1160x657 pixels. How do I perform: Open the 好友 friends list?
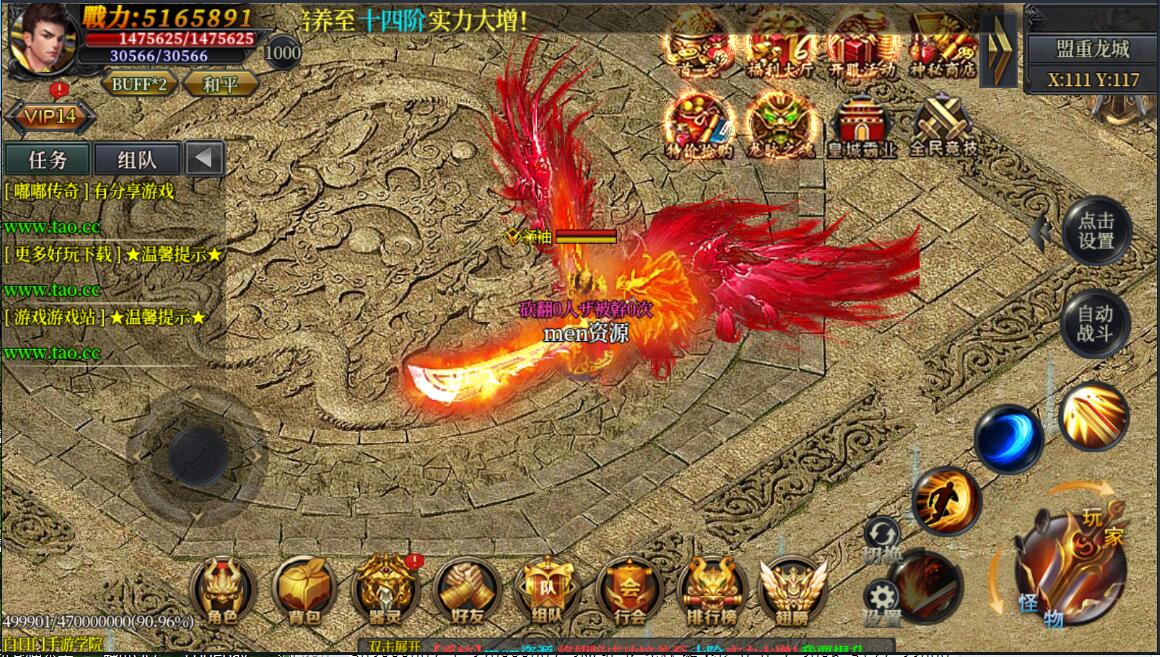point(467,591)
